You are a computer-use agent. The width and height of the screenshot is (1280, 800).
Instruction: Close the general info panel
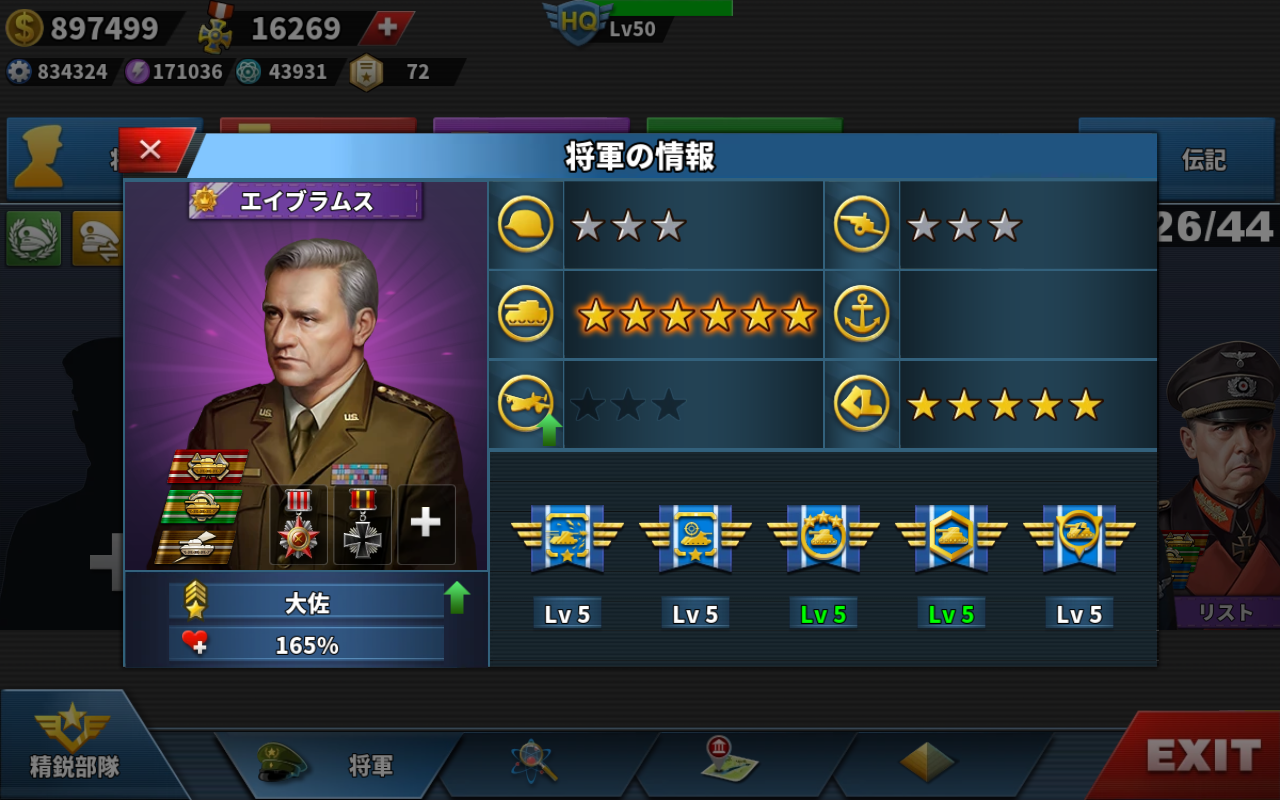click(x=152, y=150)
